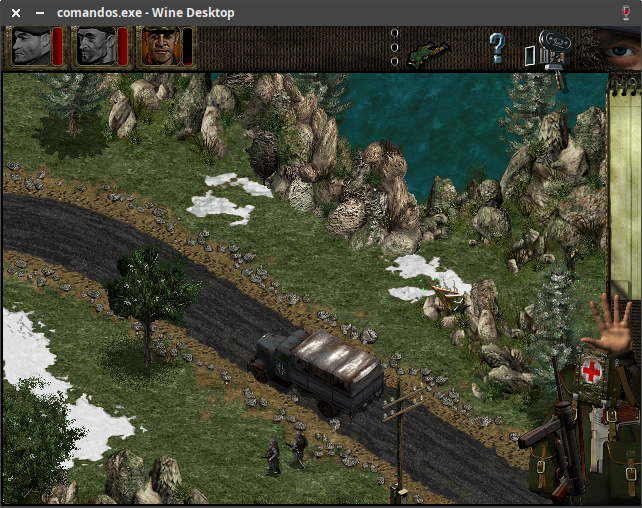
Task: Toggle the enemy eye vision tool
Action: point(613,46)
